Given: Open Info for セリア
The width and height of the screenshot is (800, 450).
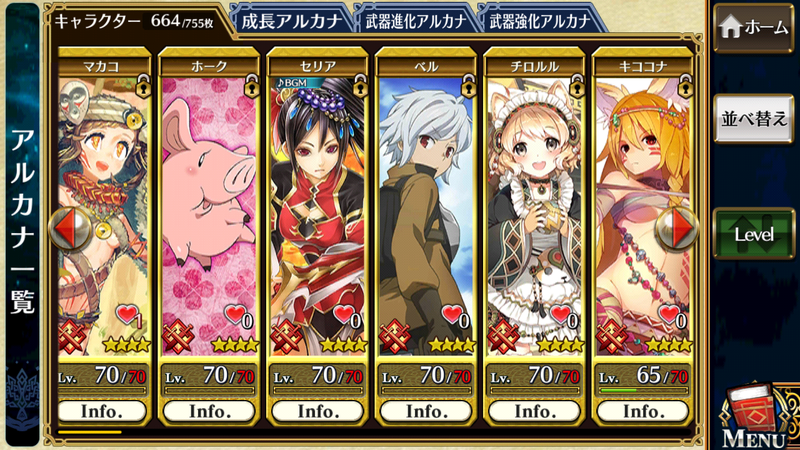Looking at the screenshot, I should click(318, 411).
